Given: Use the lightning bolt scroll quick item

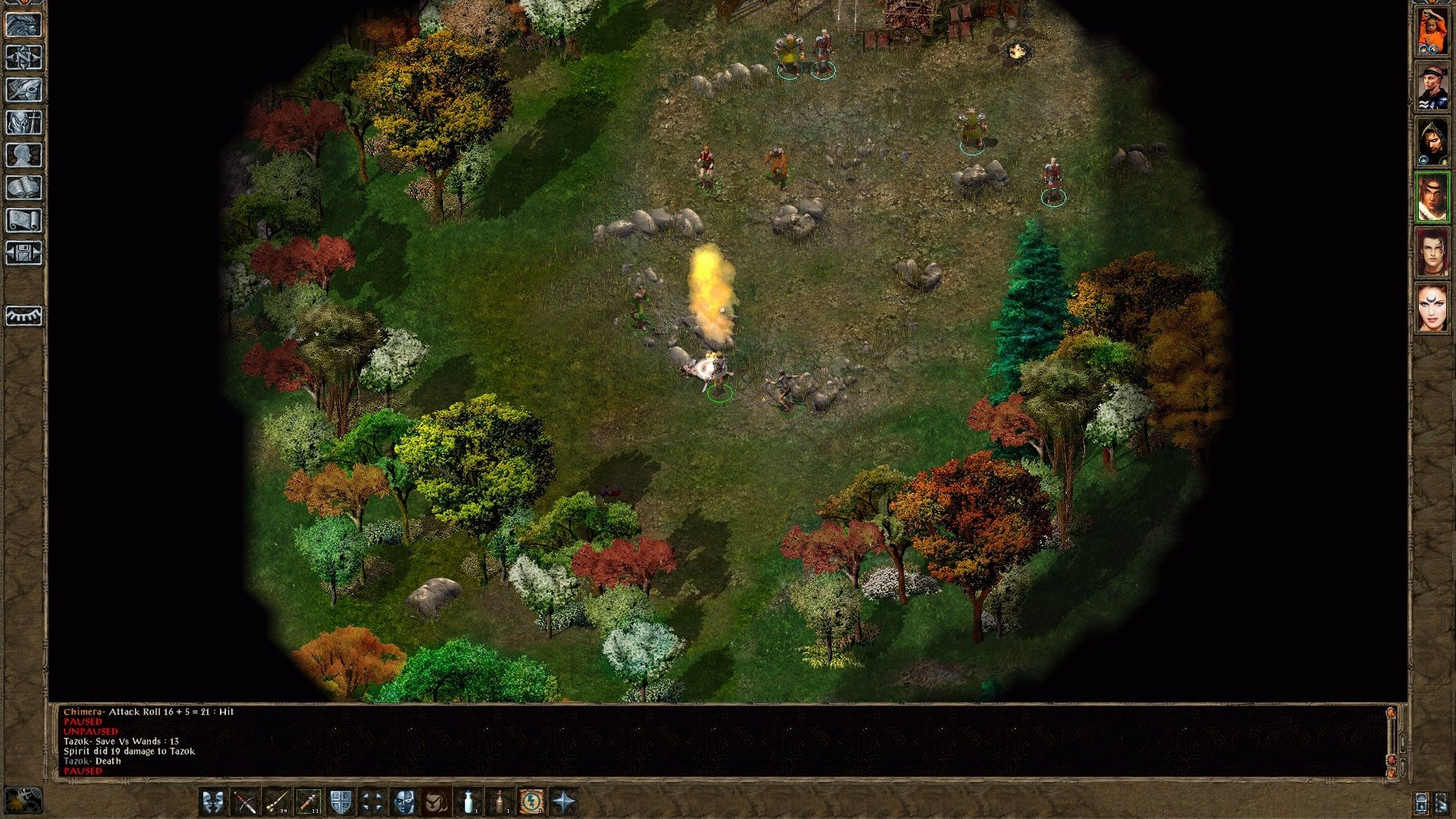Looking at the screenshot, I should pyautogui.click(x=531, y=802).
